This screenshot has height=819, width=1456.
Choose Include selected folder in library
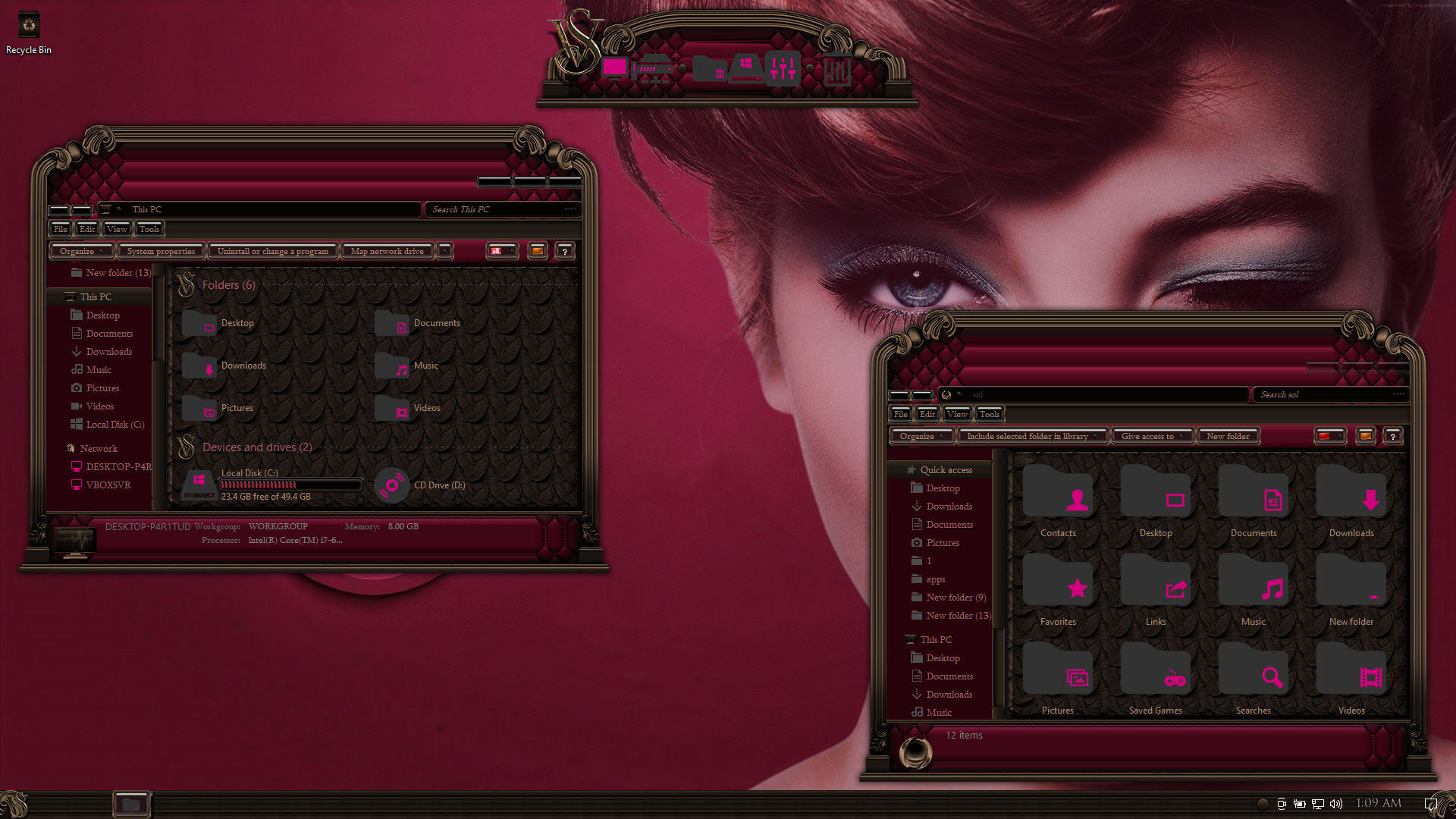coord(1031,436)
